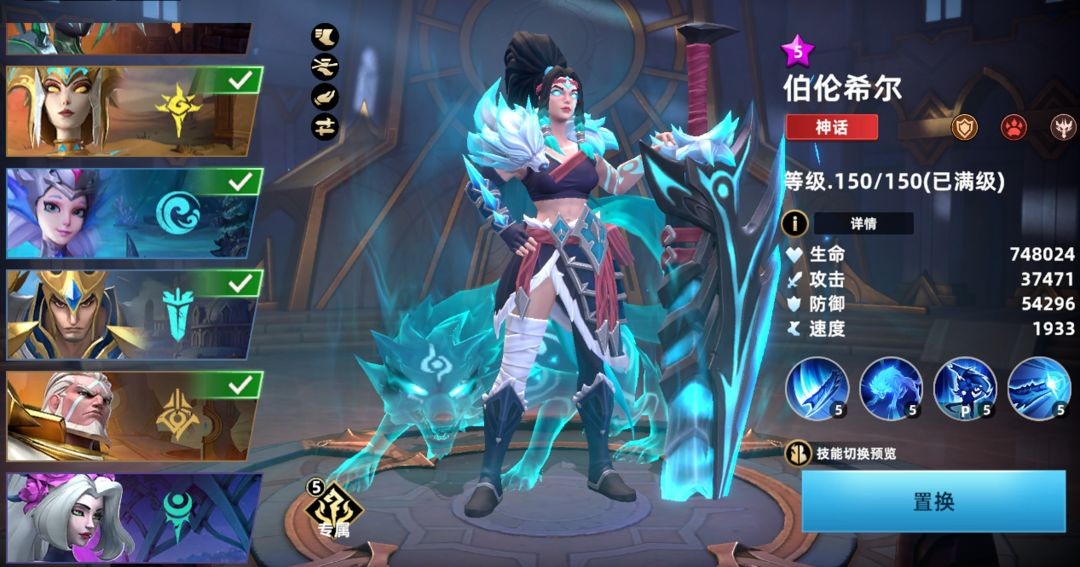Click the swap arrows icon beside hero list
Image resolution: width=1080 pixels, height=567 pixels.
pos(325,126)
